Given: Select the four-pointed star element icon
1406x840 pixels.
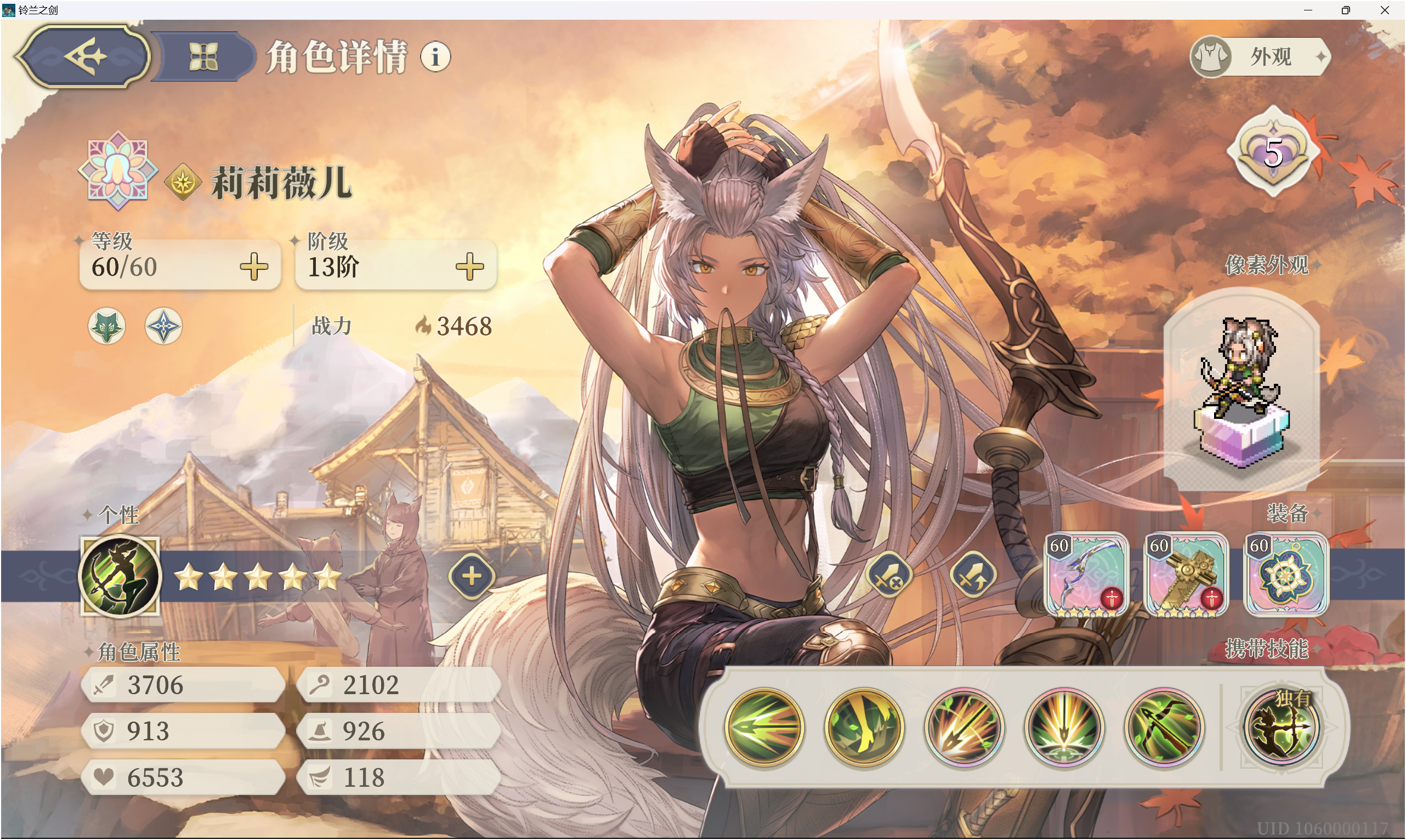Looking at the screenshot, I should coord(162,326).
